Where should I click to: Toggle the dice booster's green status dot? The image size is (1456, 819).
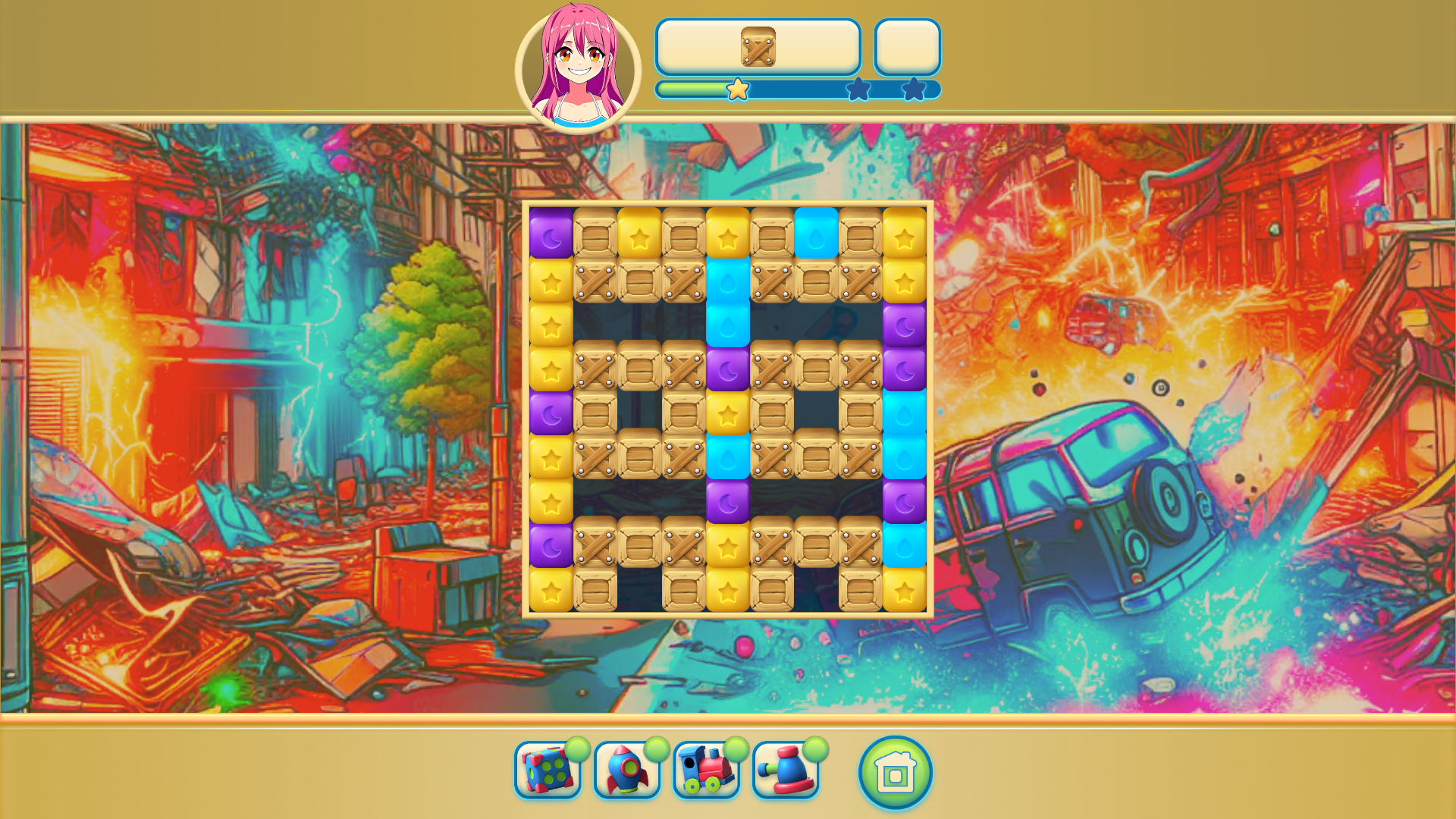coord(578,750)
